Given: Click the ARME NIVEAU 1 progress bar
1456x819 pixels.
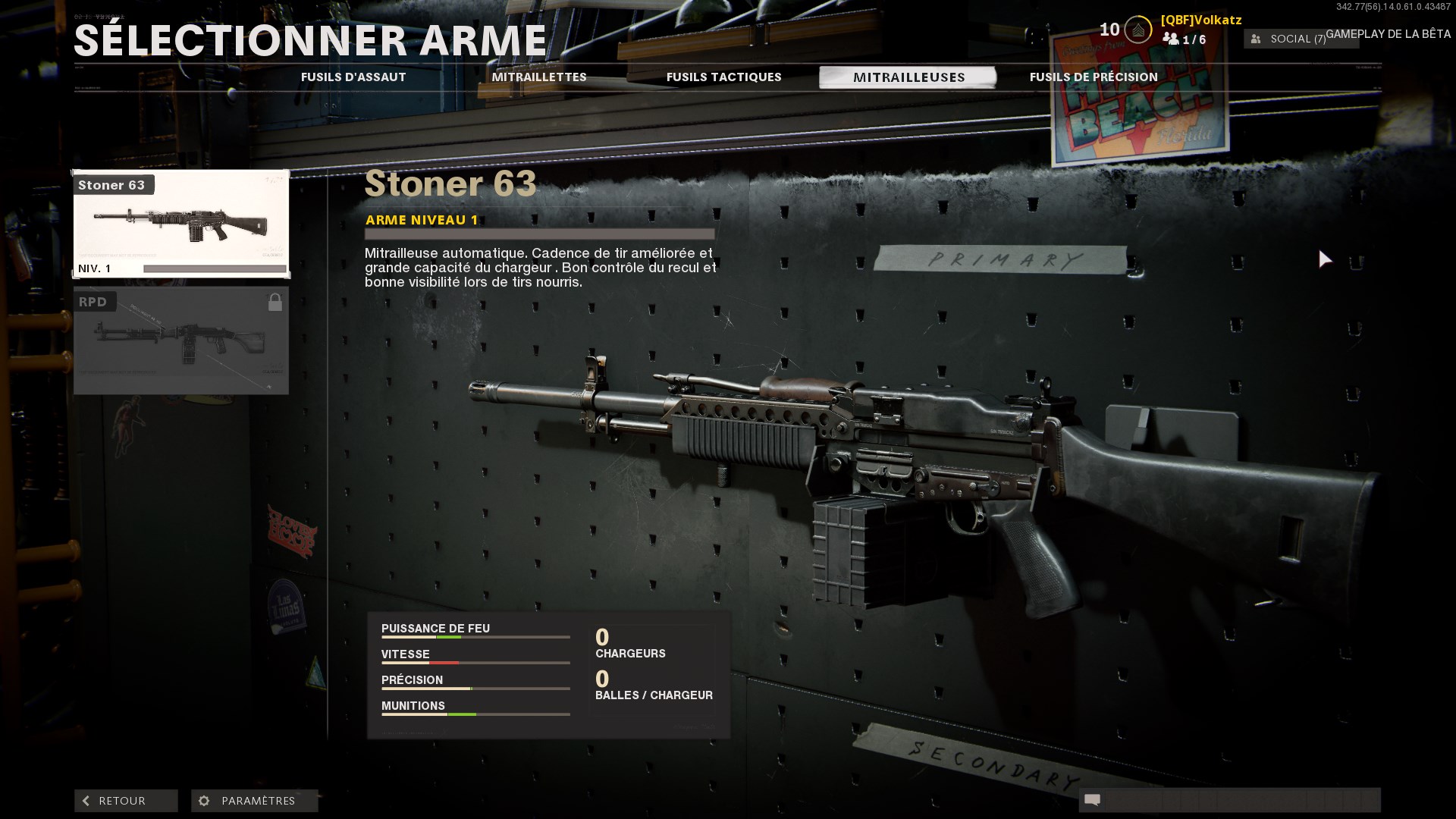Looking at the screenshot, I should 540,231.
